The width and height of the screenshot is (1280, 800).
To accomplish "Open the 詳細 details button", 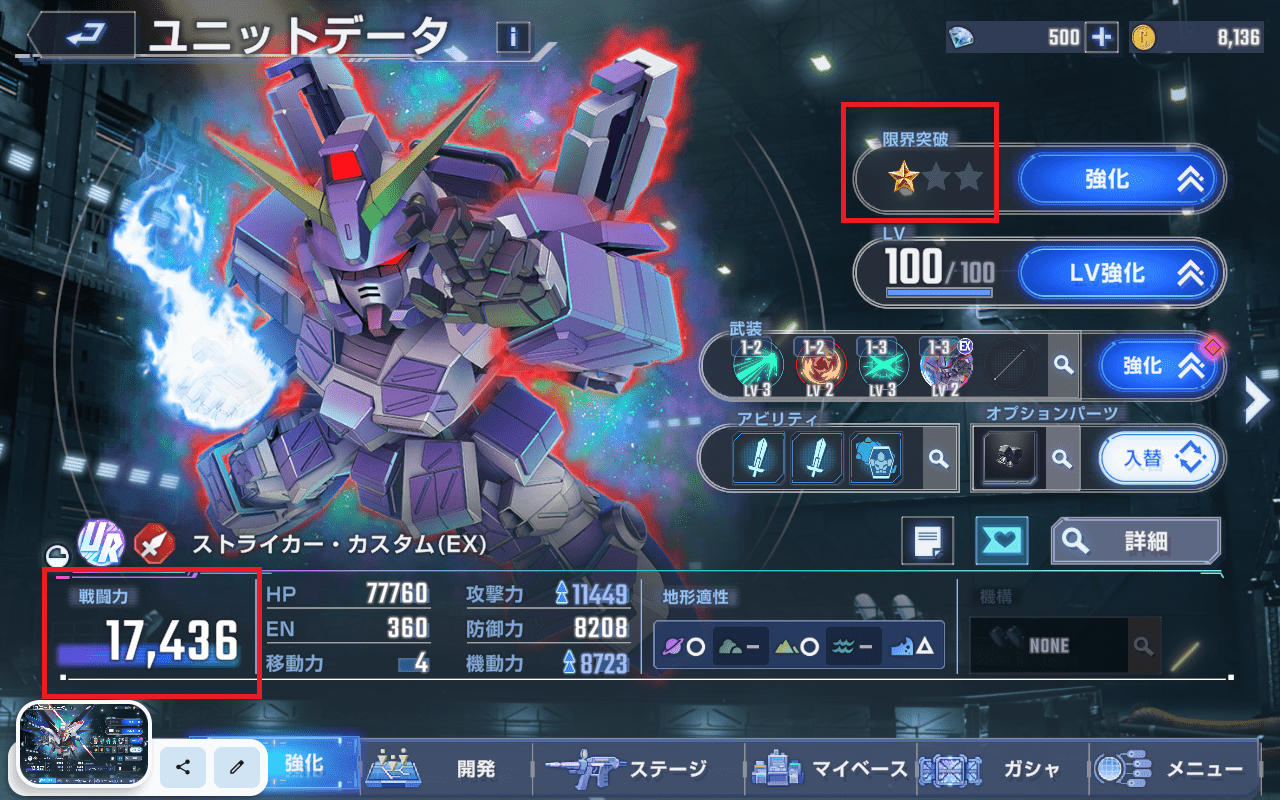I will [1135, 541].
